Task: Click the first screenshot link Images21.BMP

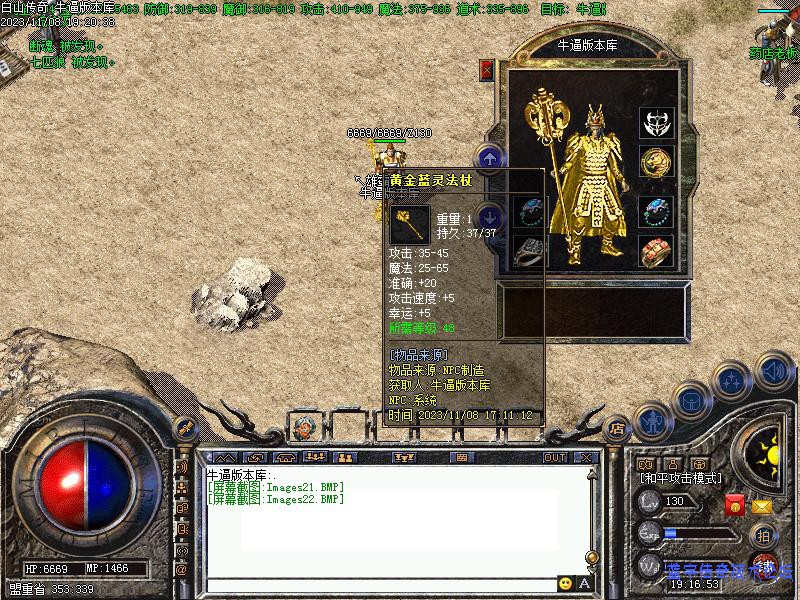Action: [x=276, y=487]
